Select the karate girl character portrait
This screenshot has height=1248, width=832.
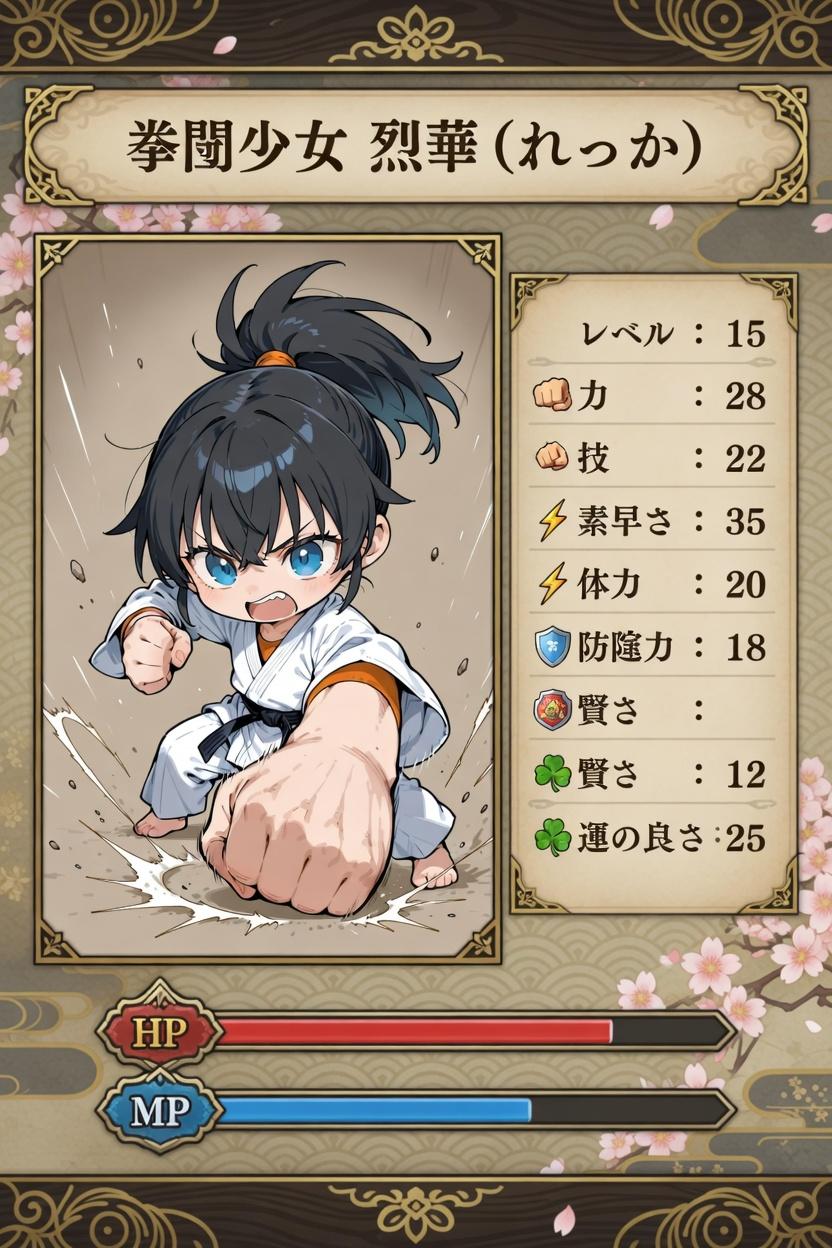click(267, 598)
